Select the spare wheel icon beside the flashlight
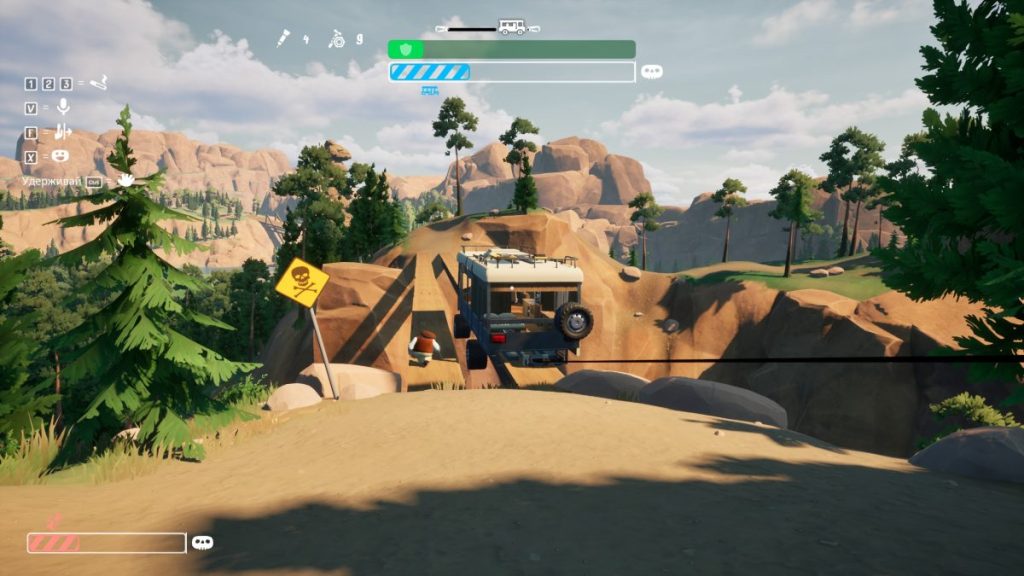1024x576 pixels. (337, 39)
